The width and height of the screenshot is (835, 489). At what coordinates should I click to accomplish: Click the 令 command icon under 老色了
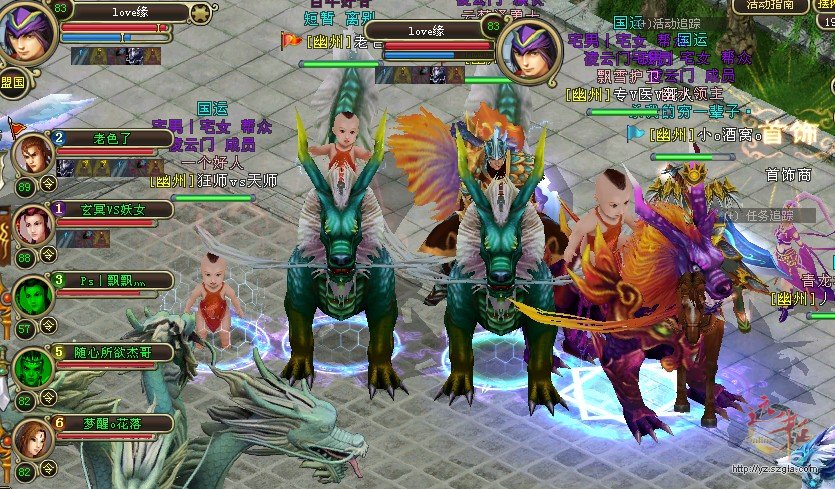[x=48, y=184]
